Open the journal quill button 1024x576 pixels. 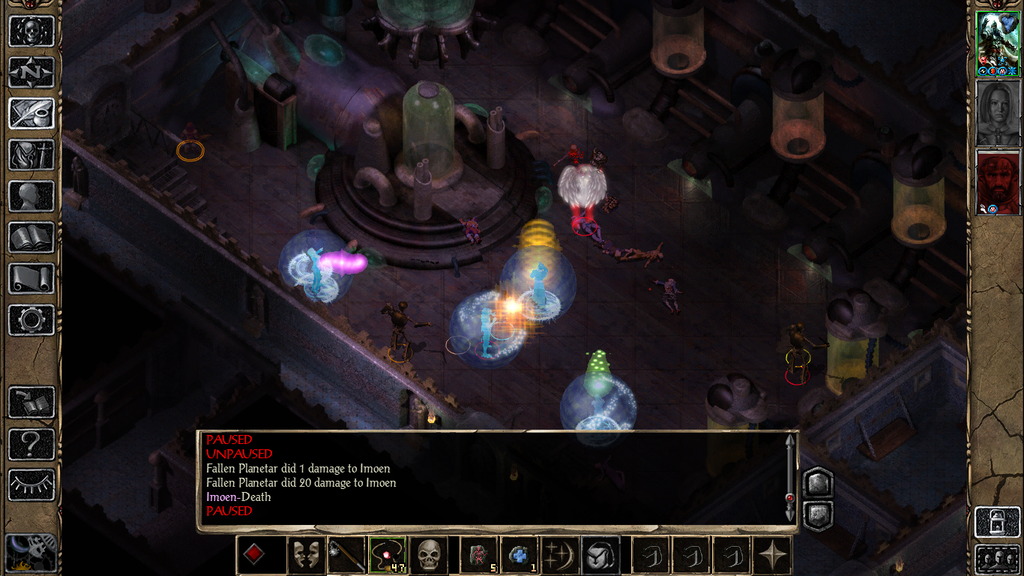(31, 113)
